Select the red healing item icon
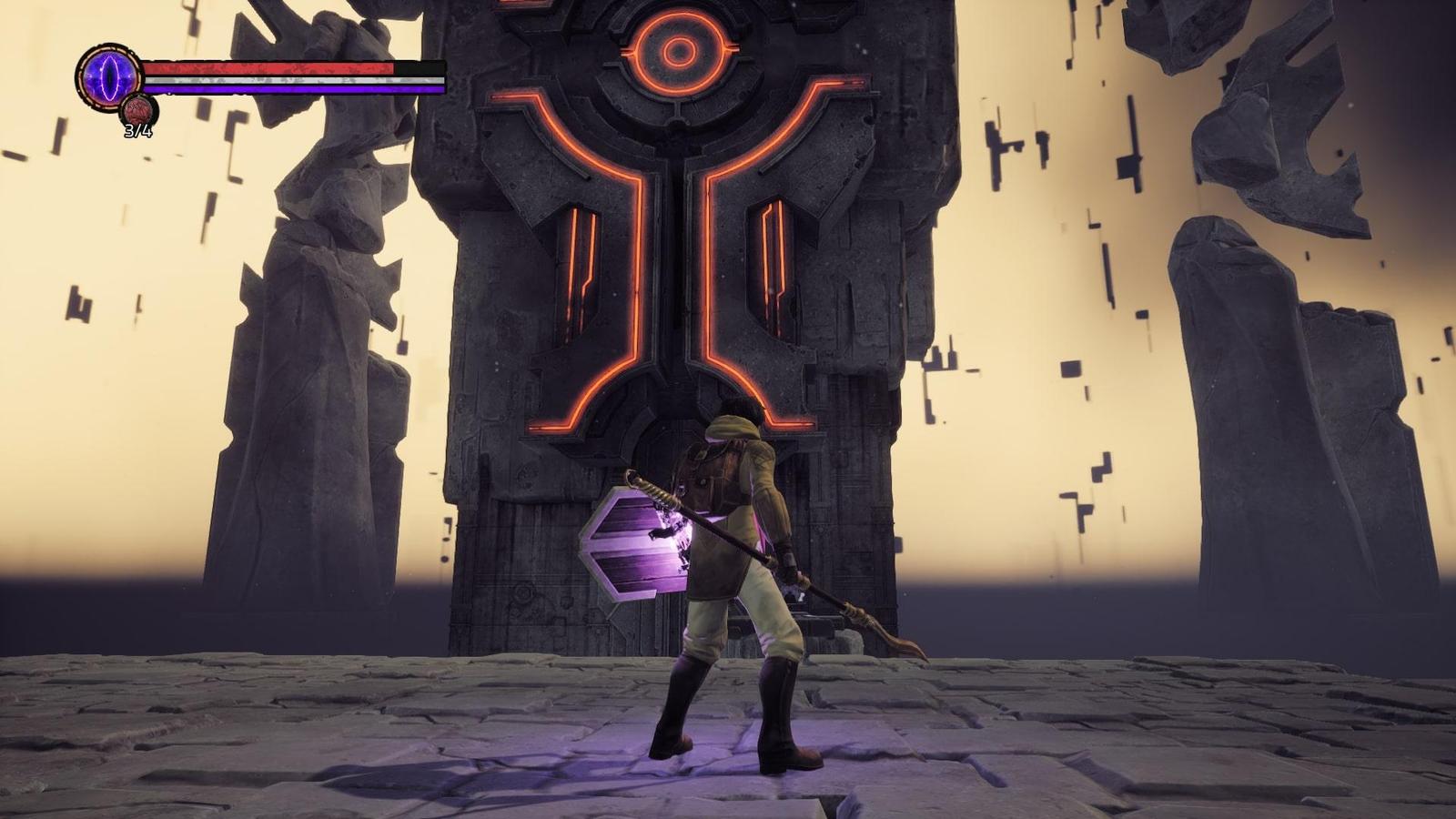Screen dimensions: 1456x819 (x=140, y=111)
